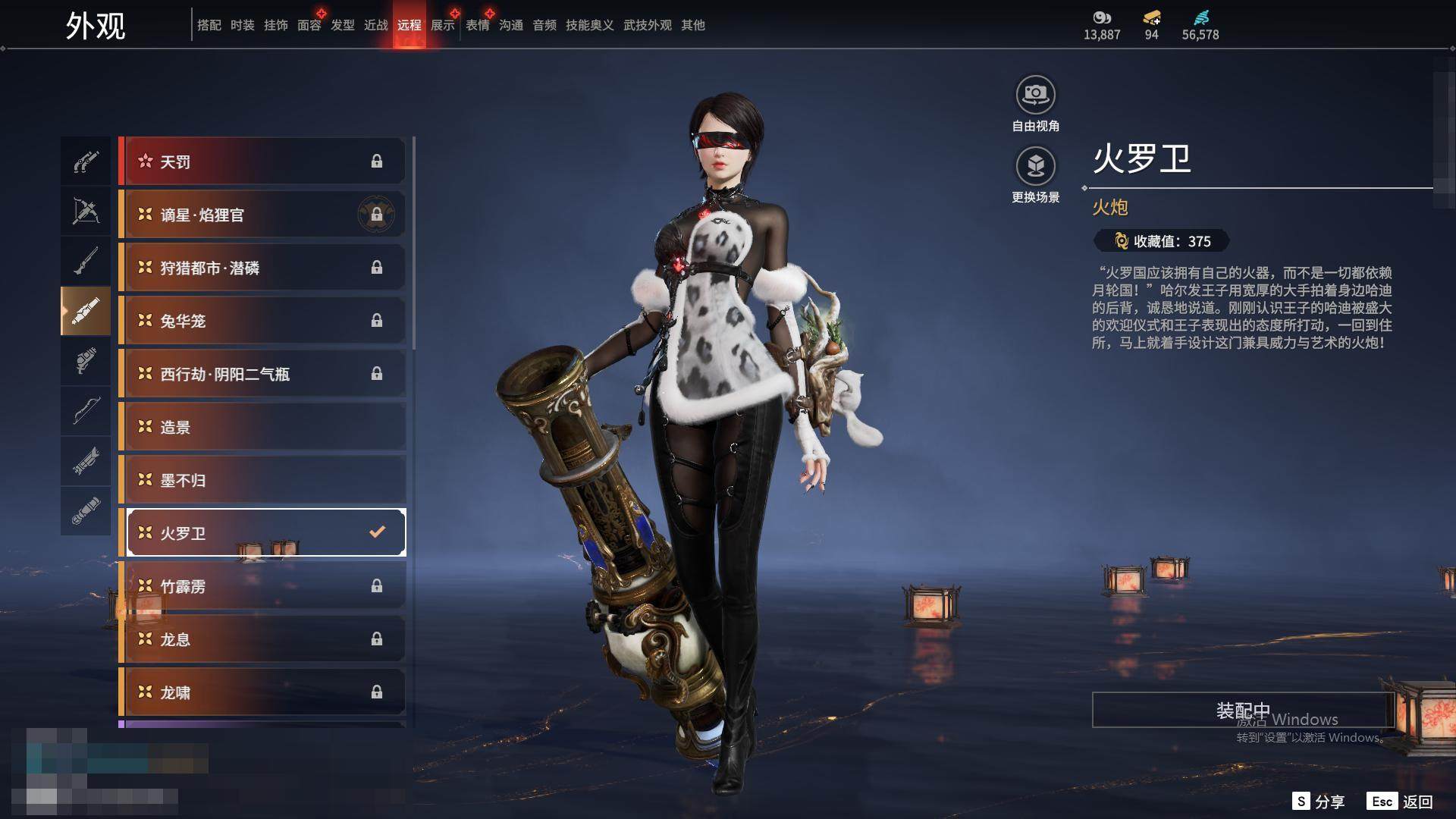Pick the 兔华笼 cannon skin
This screenshot has width=1456, height=819.
(262, 321)
